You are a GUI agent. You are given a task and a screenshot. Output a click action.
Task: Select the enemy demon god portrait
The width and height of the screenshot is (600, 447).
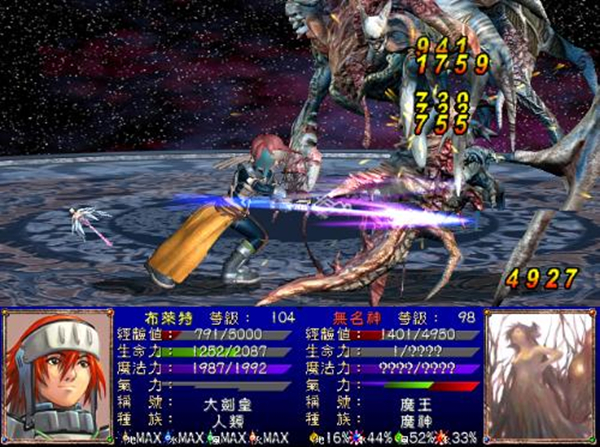(x=538, y=375)
